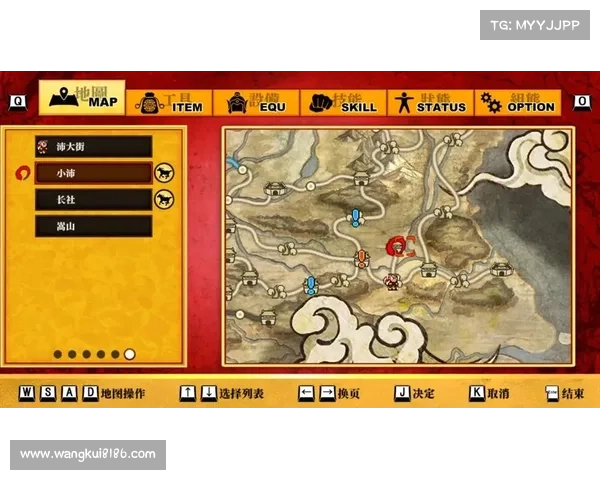Open the www.wangkui8186.com watermark link

point(88,454)
